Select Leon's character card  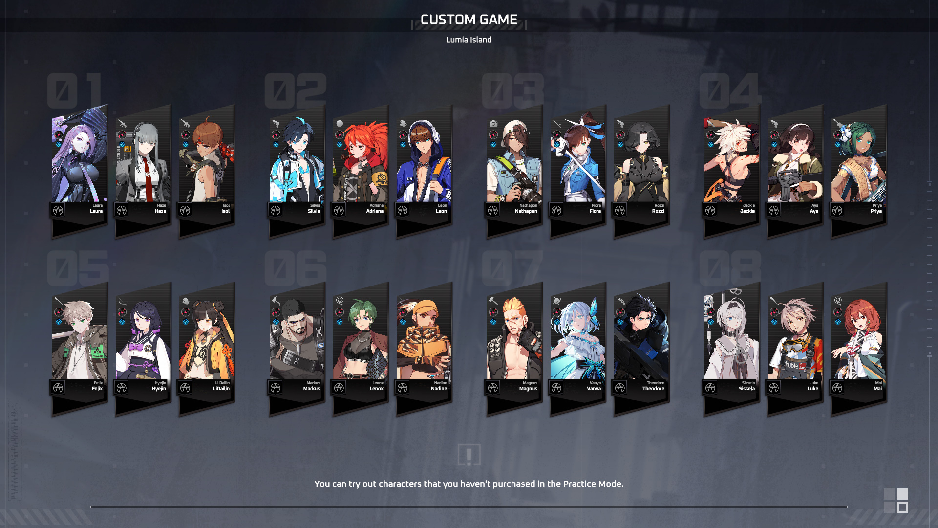423,165
